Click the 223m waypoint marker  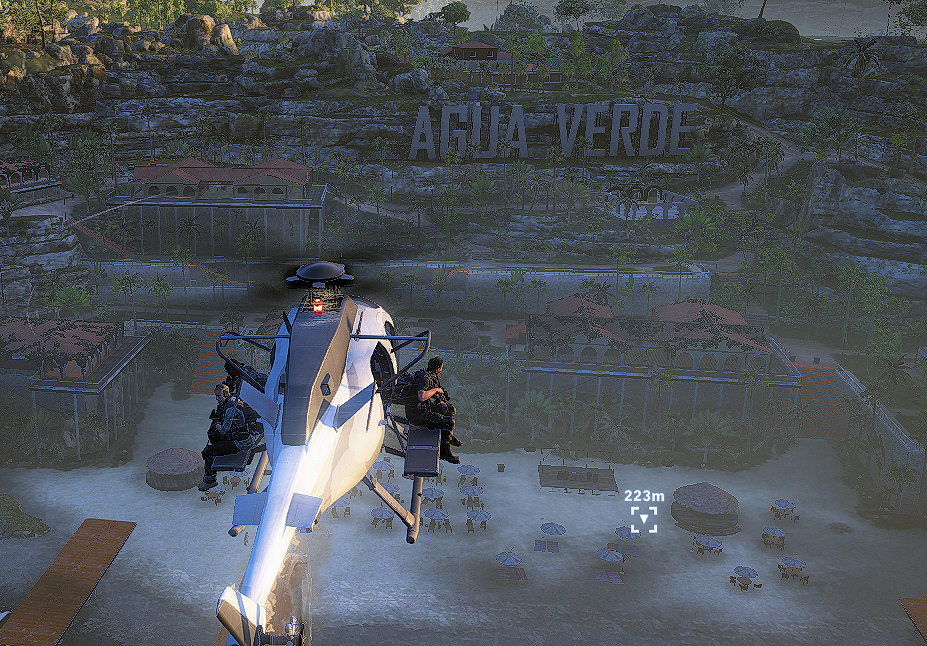tap(644, 518)
